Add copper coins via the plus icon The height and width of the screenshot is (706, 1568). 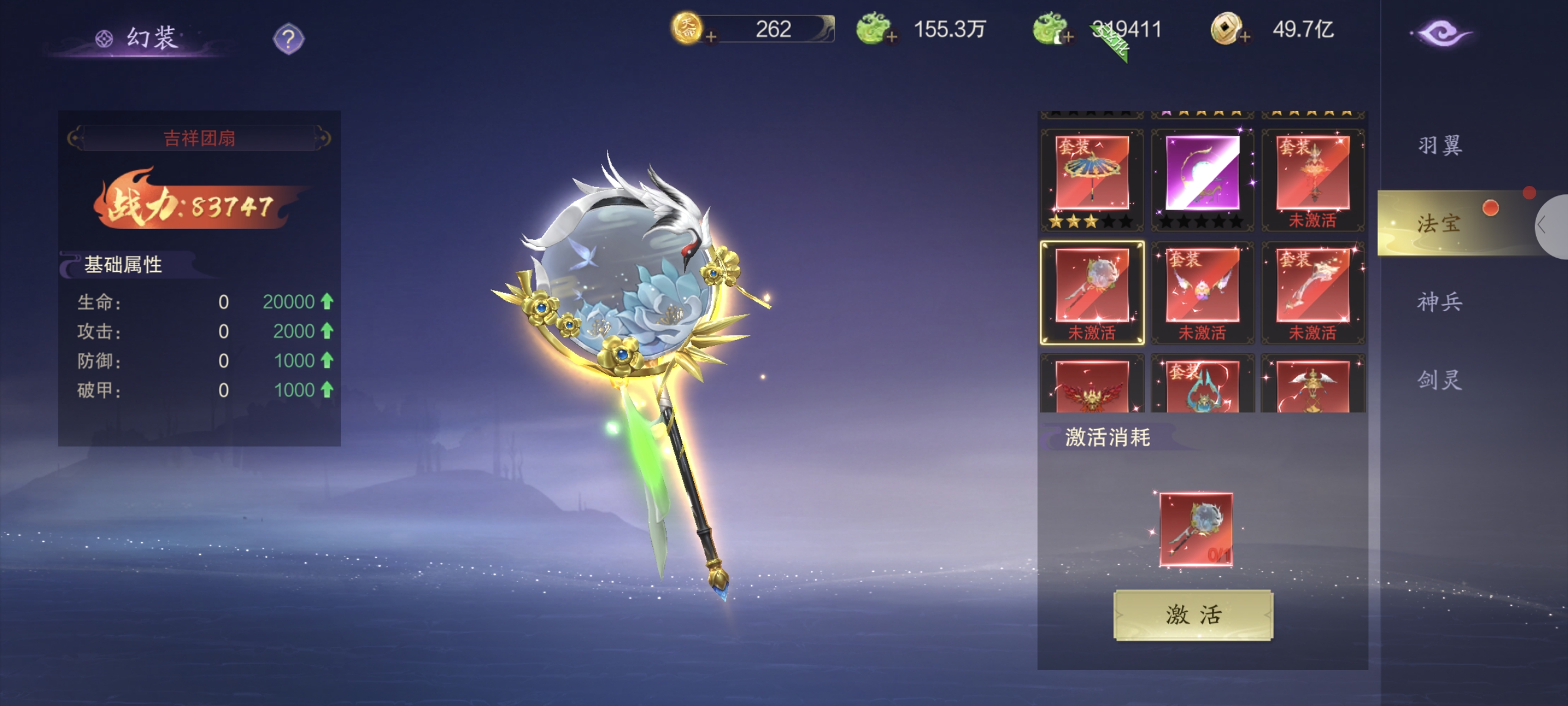pos(1245,37)
